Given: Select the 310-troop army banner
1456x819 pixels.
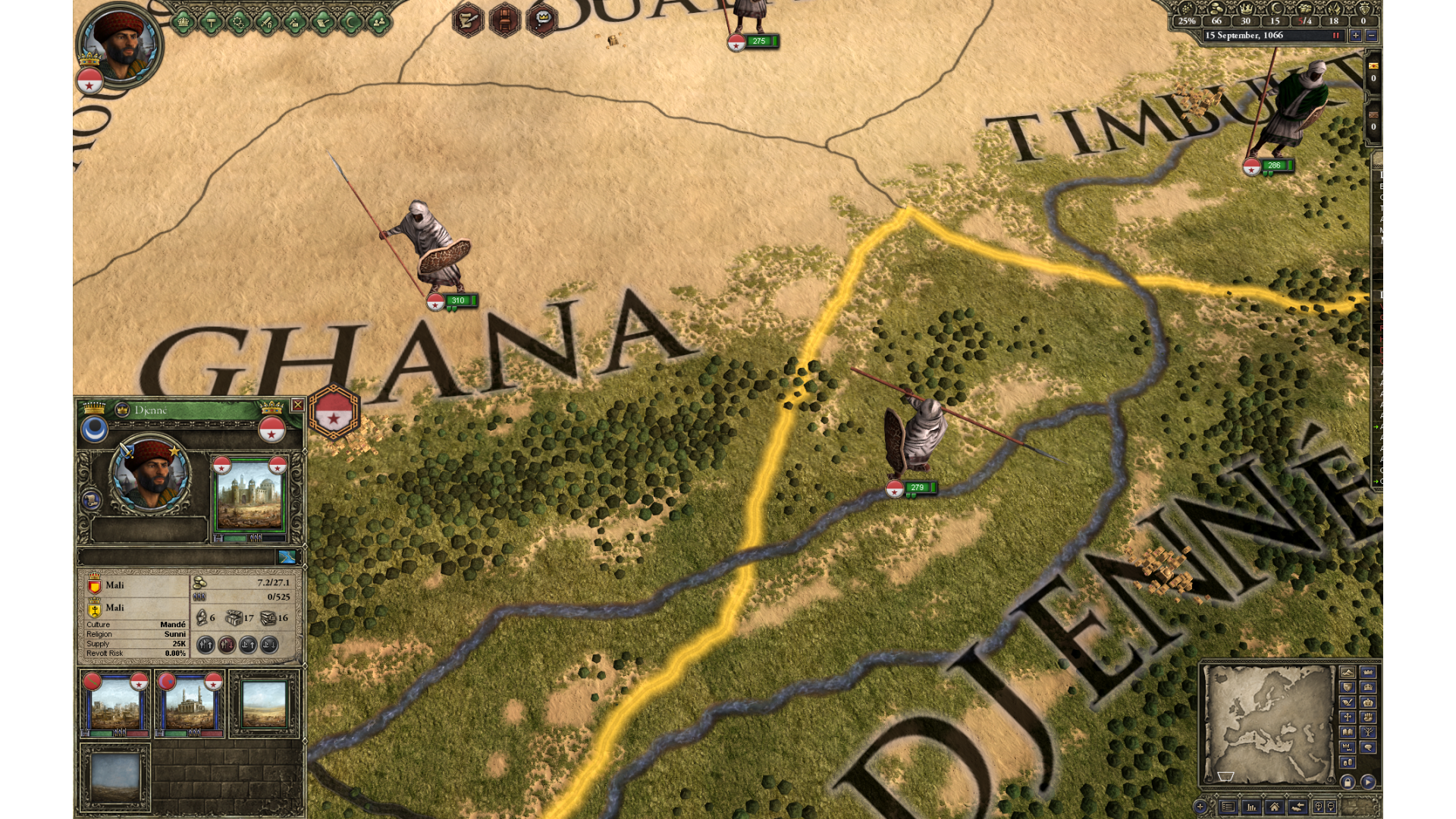Looking at the screenshot, I should (457, 301).
